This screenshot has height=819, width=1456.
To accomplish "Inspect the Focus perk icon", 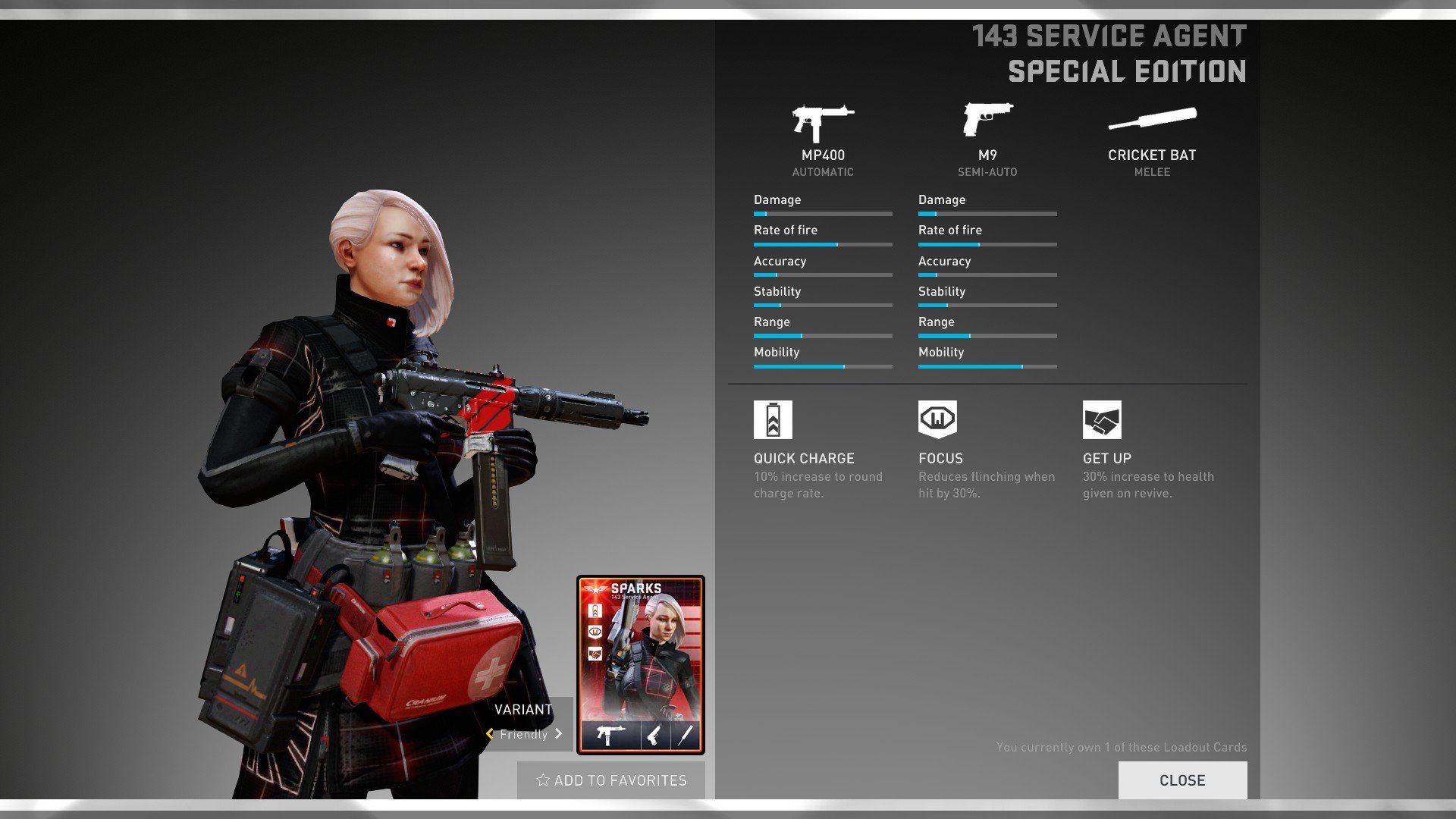I will click(937, 419).
